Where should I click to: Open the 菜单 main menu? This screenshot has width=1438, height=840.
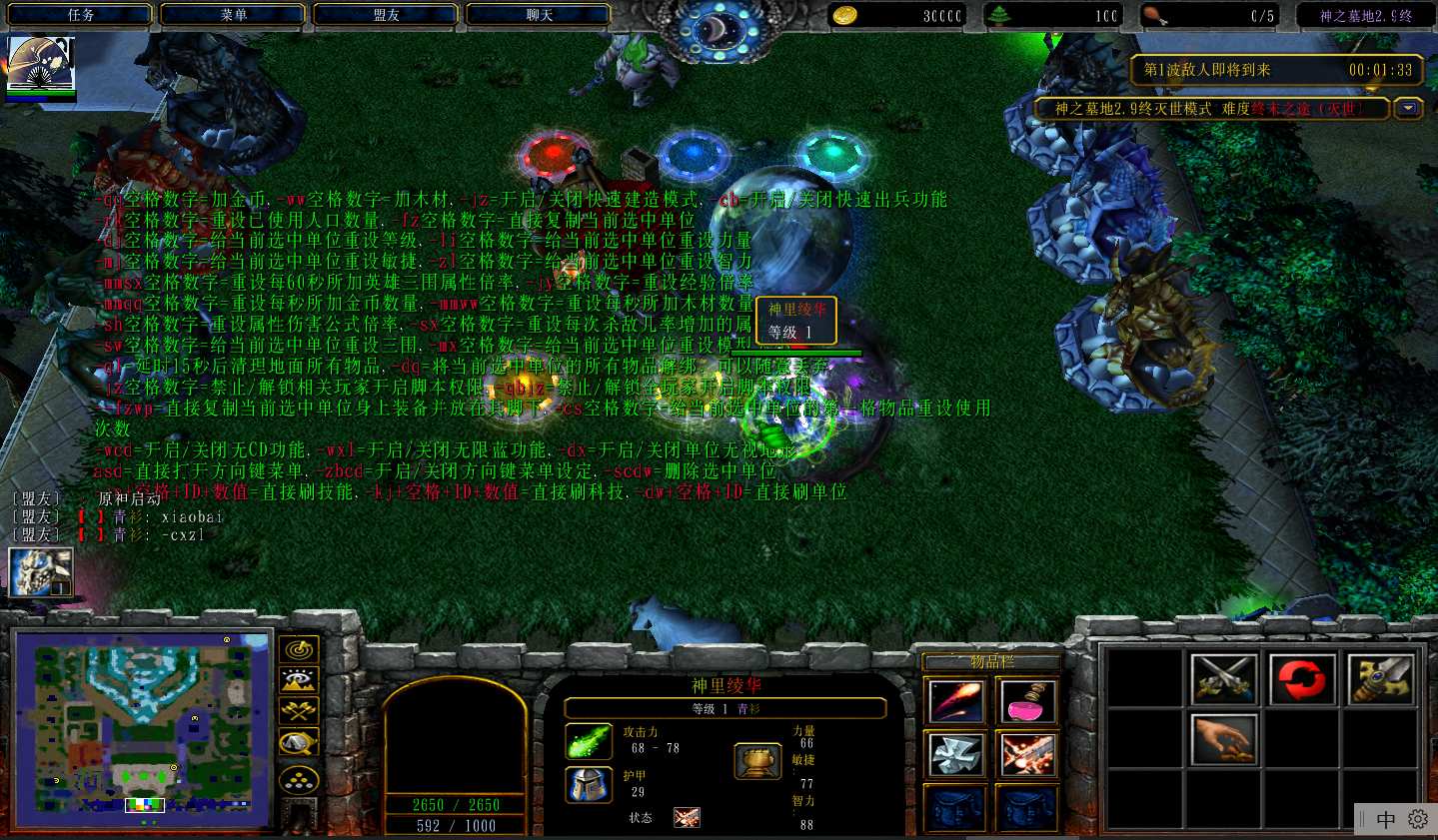234,15
